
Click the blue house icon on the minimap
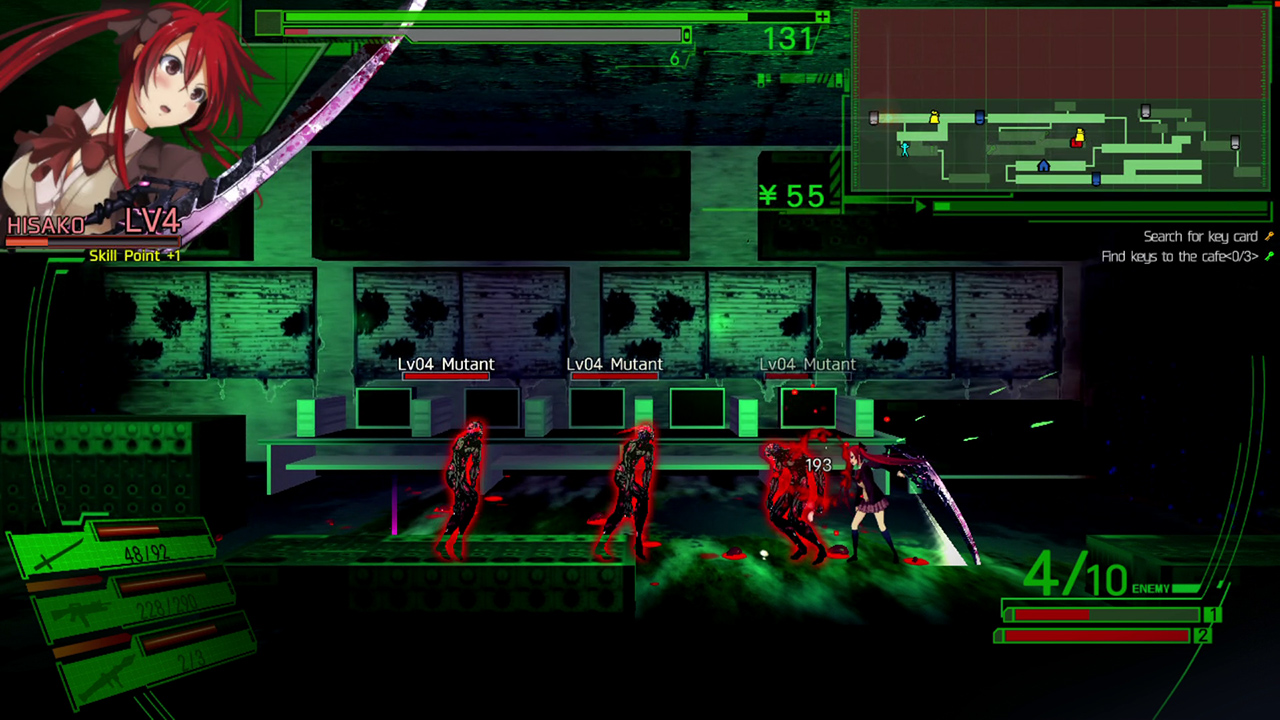point(1043,166)
